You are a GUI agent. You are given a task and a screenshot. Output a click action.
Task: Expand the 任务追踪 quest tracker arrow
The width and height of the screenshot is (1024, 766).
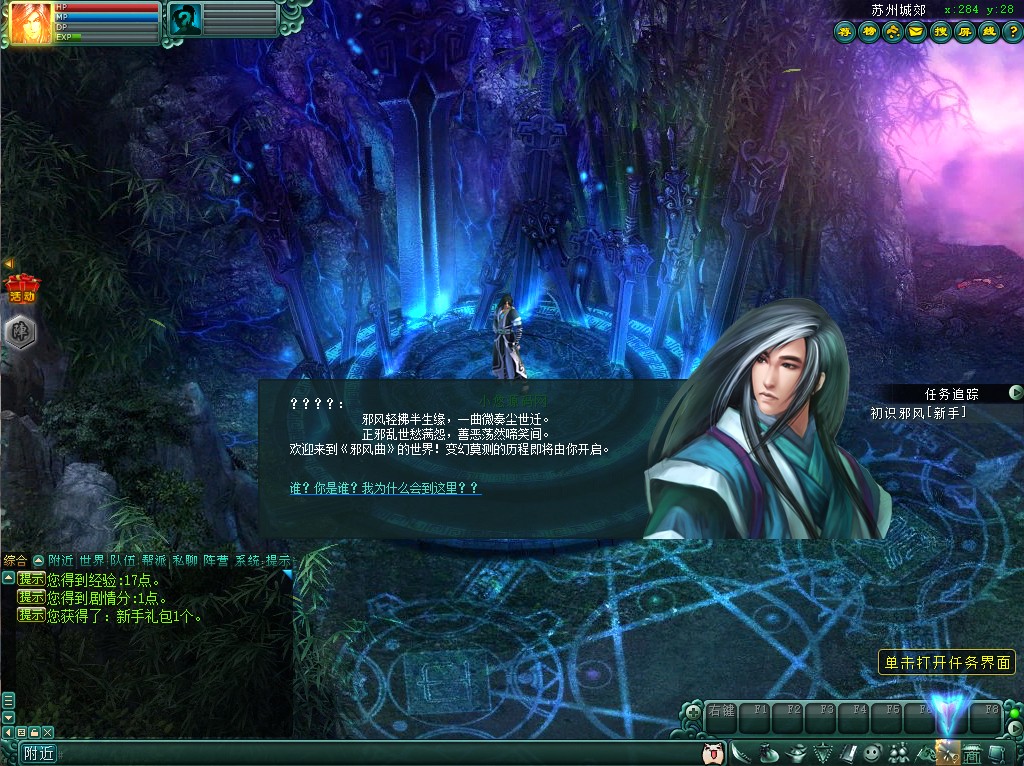click(x=1015, y=393)
